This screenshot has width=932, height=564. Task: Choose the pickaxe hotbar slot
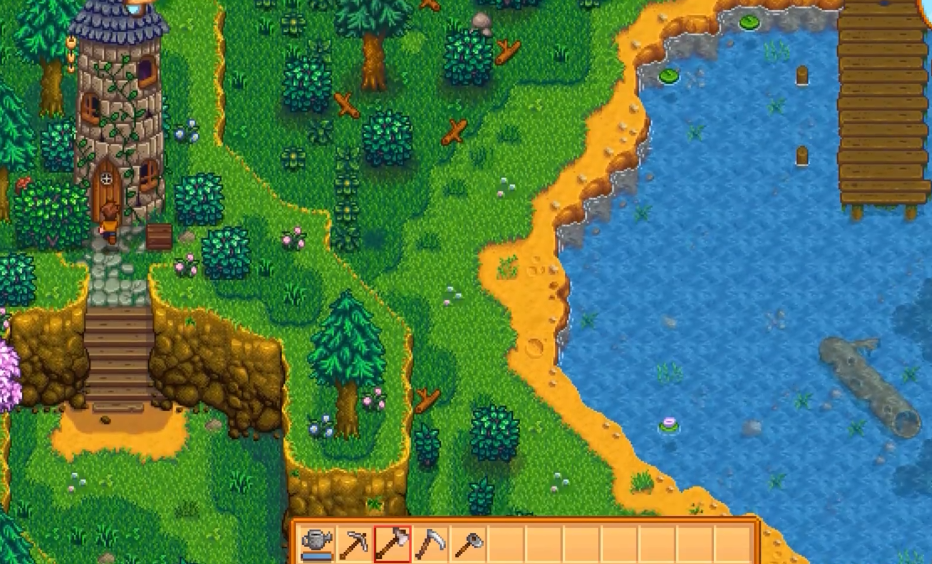tap(355, 544)
